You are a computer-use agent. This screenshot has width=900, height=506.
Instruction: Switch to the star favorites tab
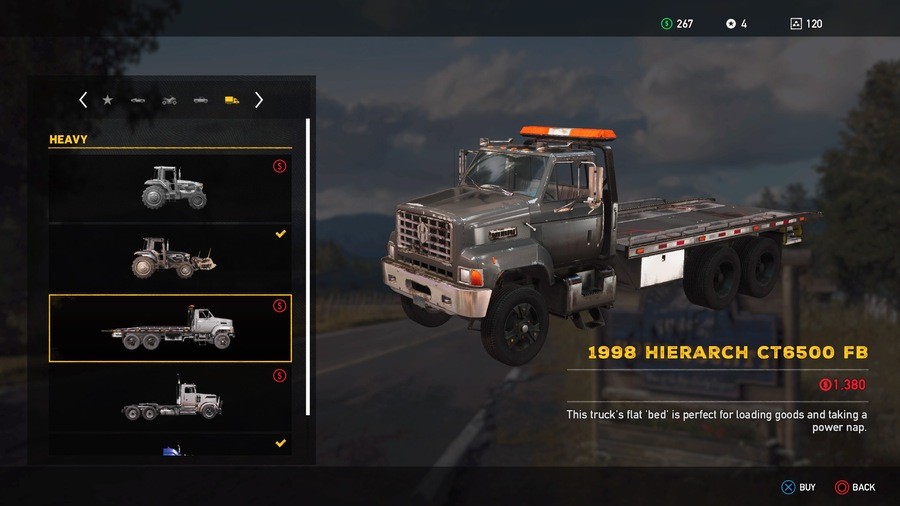point(108,100)
